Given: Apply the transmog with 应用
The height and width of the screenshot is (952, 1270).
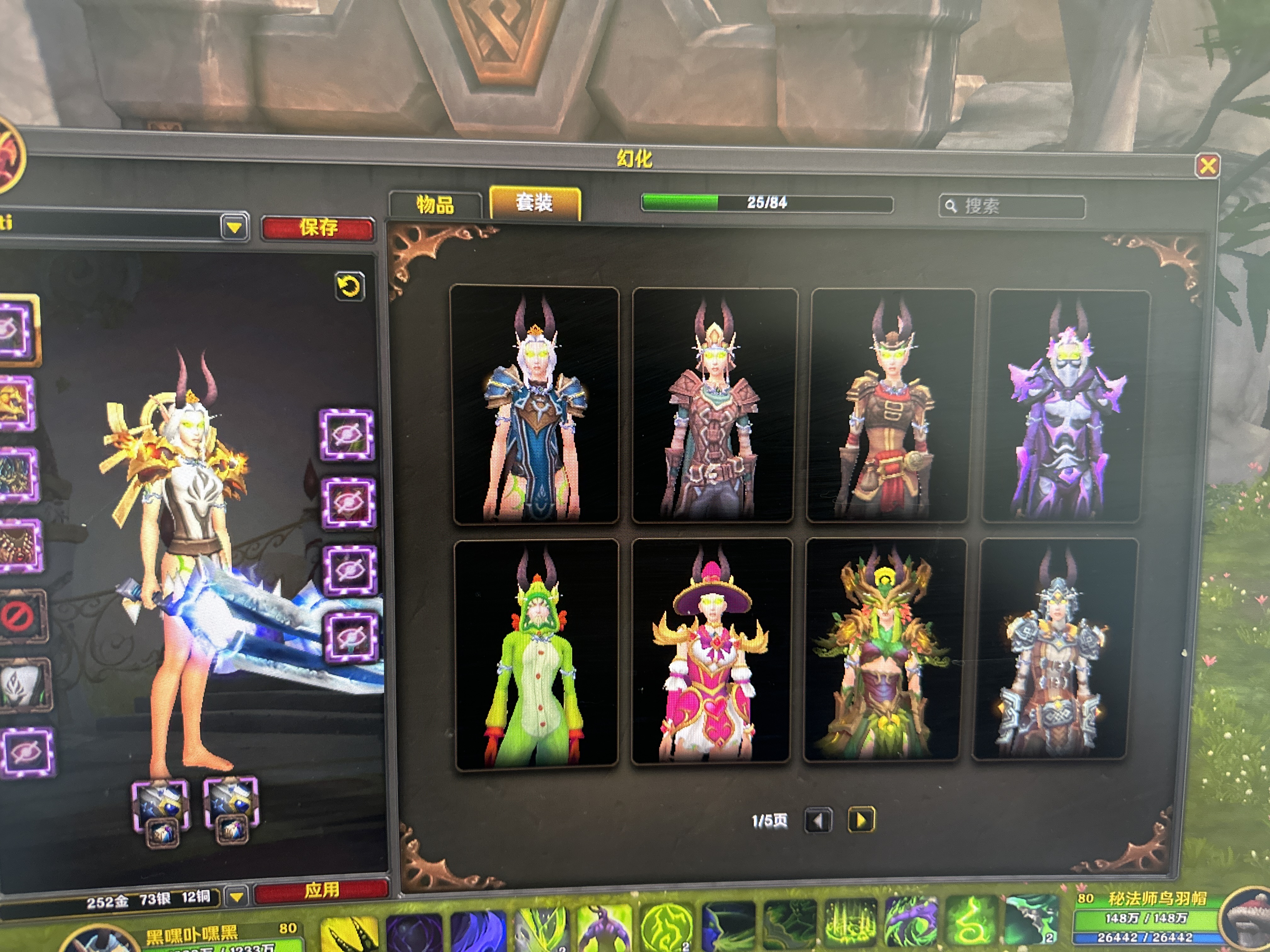Looking at the screenshot, I should (322, 890).
